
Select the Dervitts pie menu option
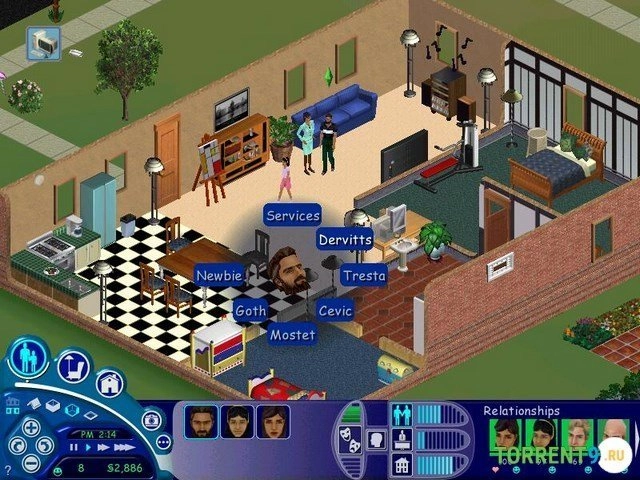345,240
